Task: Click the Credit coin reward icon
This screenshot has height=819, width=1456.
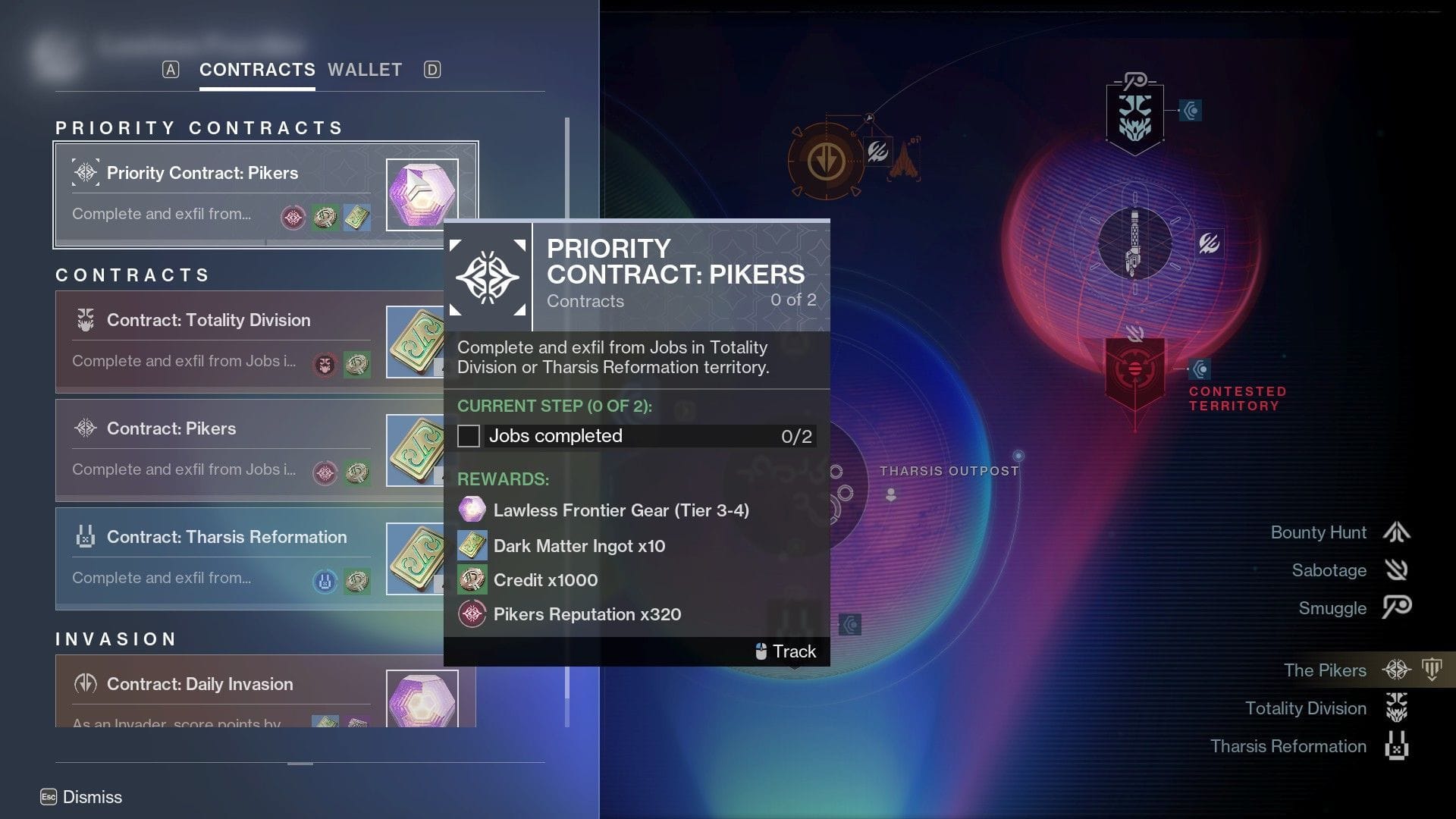Action: (470, 579)
